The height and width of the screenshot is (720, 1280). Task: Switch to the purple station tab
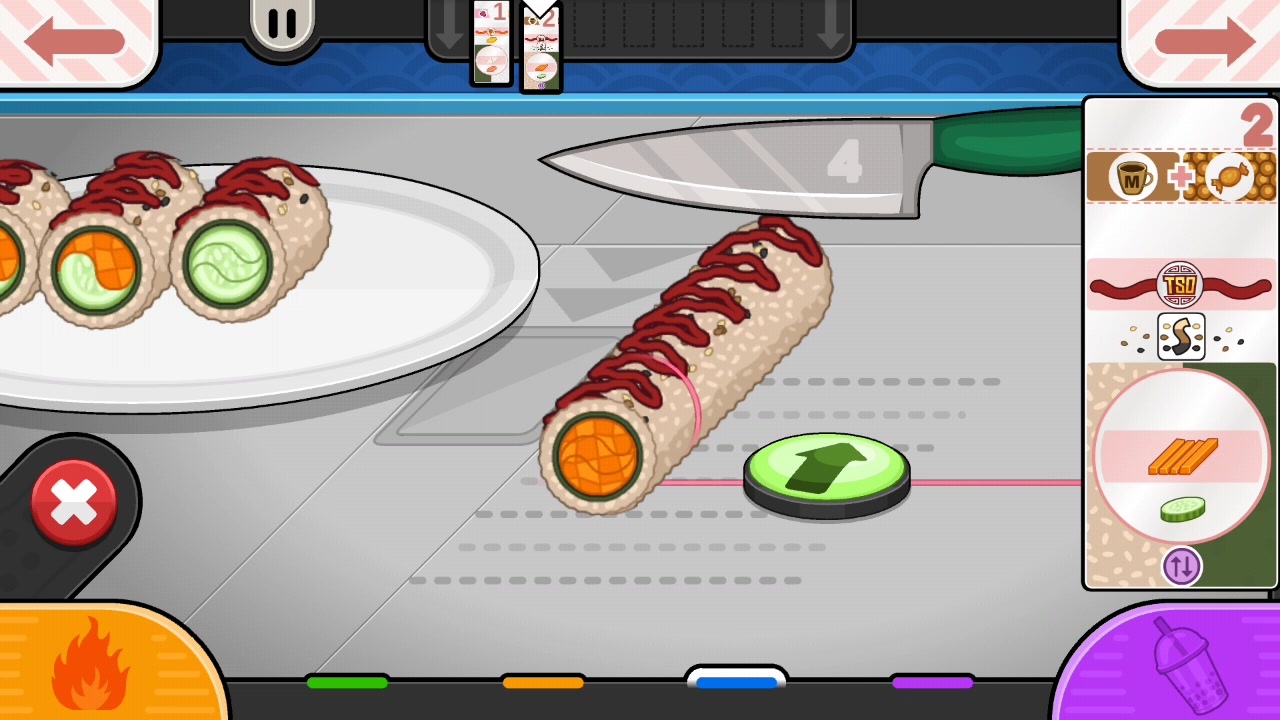[x=932, y=683]
